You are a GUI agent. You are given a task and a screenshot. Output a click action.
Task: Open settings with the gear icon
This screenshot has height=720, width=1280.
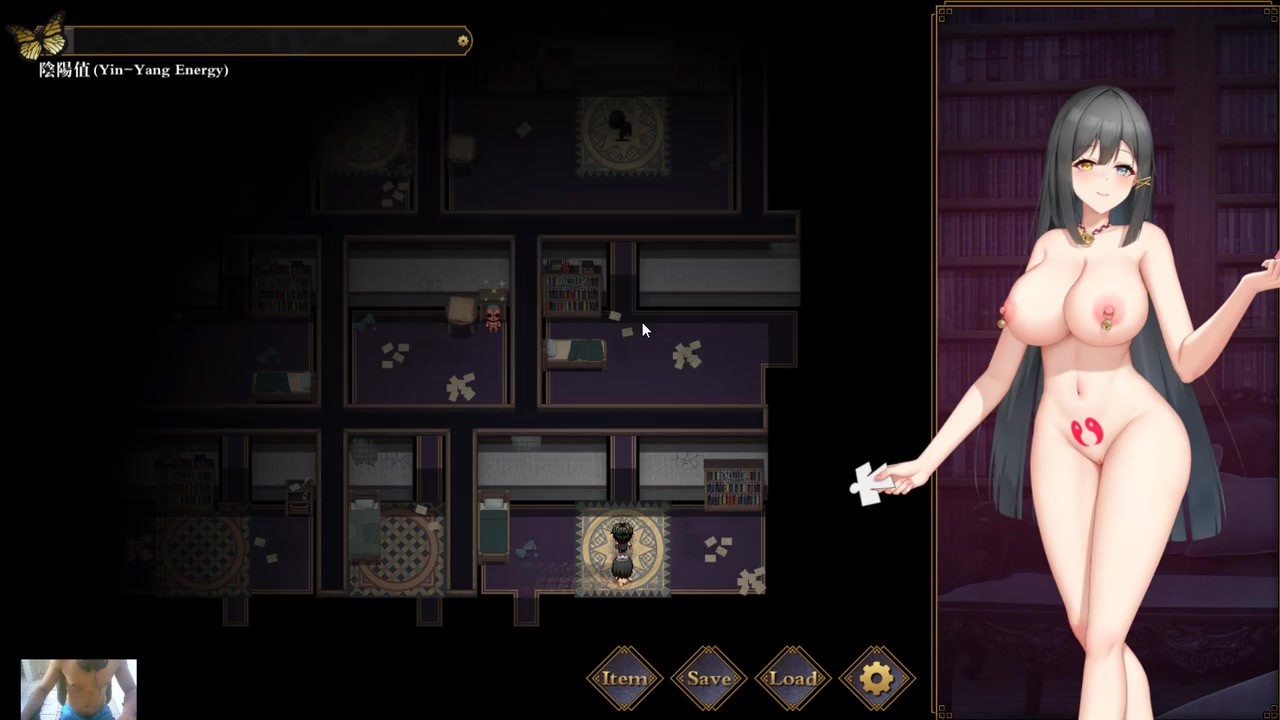(877, 679)
